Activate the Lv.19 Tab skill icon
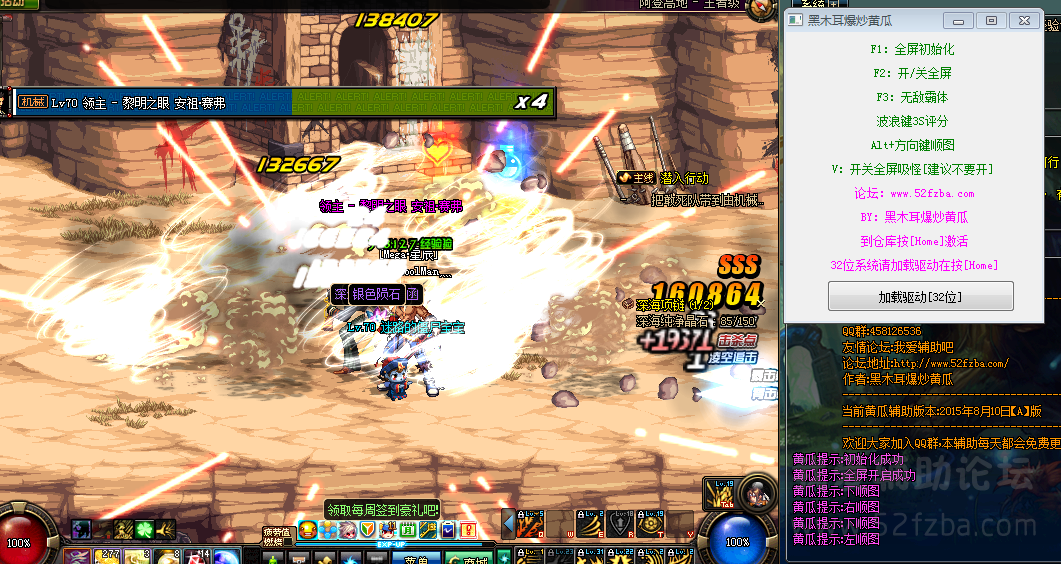1061x564 pixels. coord(720,492)
